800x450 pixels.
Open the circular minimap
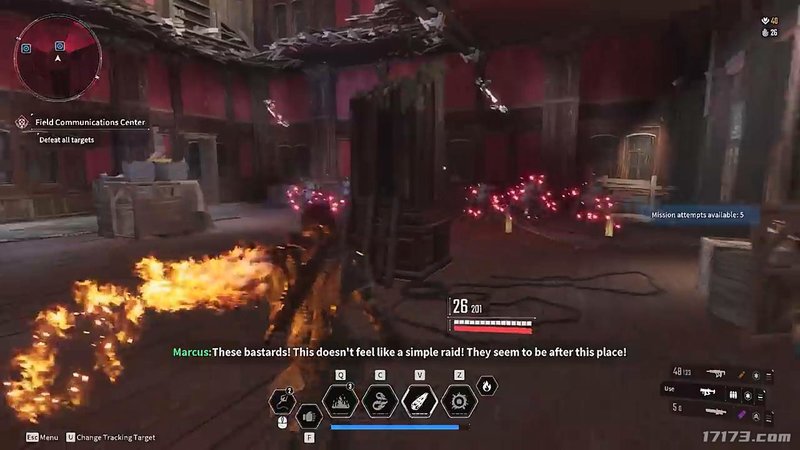(x=57, y=57)
